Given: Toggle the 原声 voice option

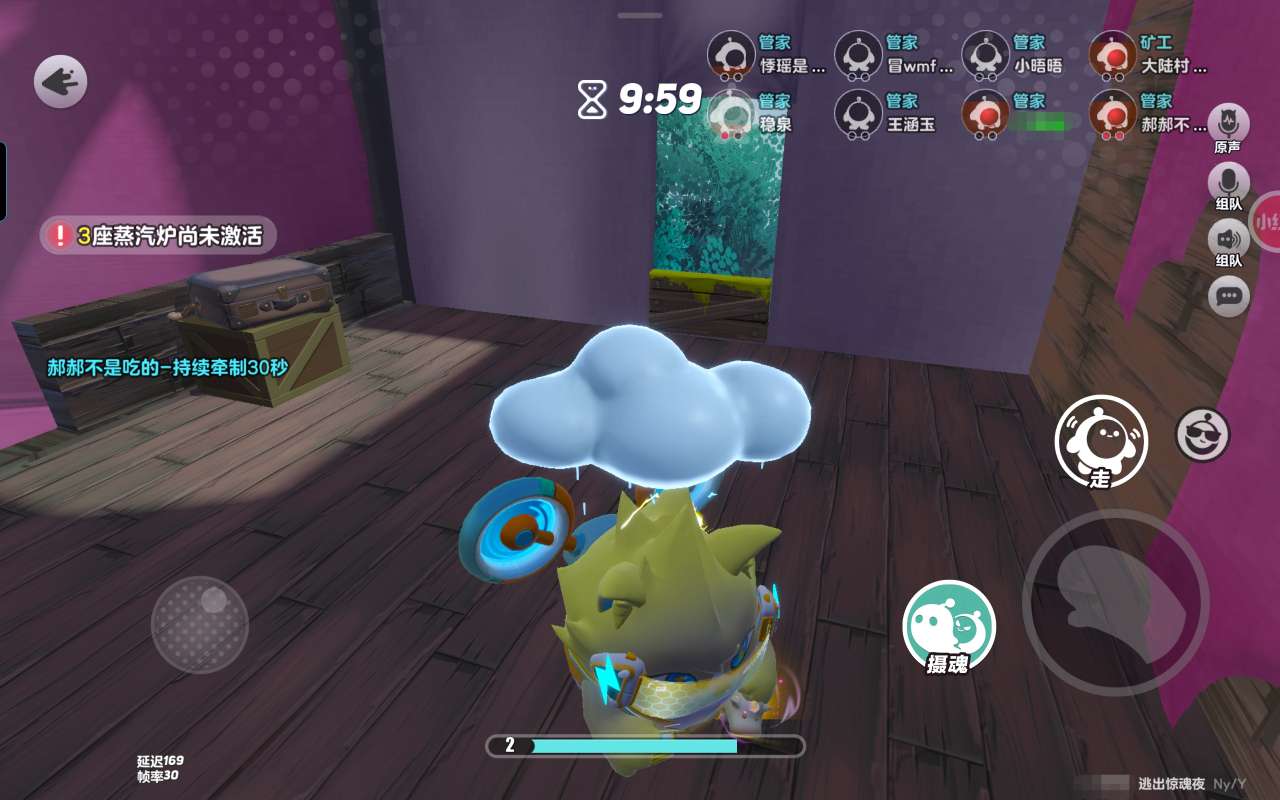Looking at the screenshot, I should click(x=1228, y=126).
